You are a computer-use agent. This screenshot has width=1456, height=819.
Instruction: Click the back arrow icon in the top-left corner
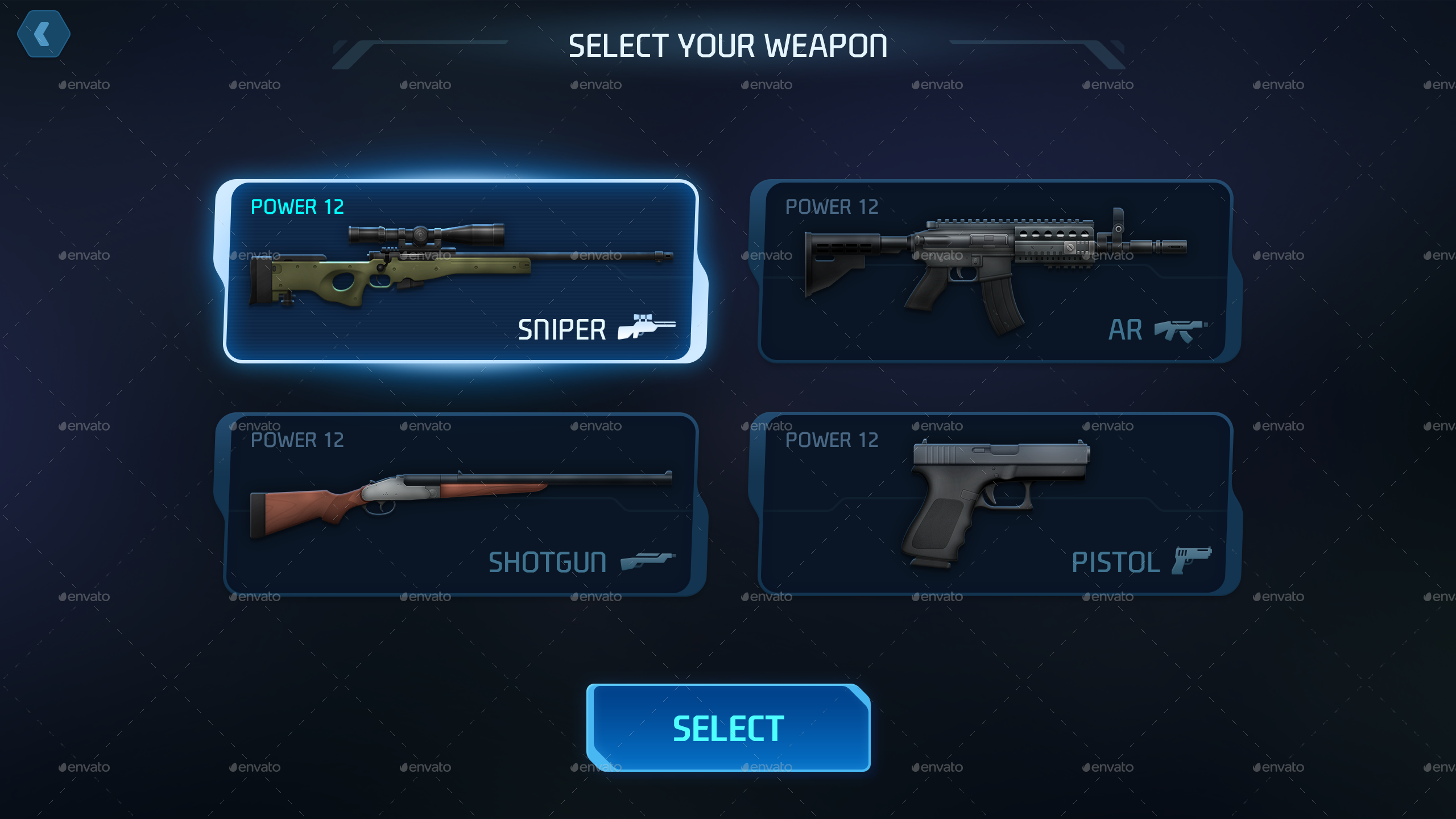click(x=44, y=34)
